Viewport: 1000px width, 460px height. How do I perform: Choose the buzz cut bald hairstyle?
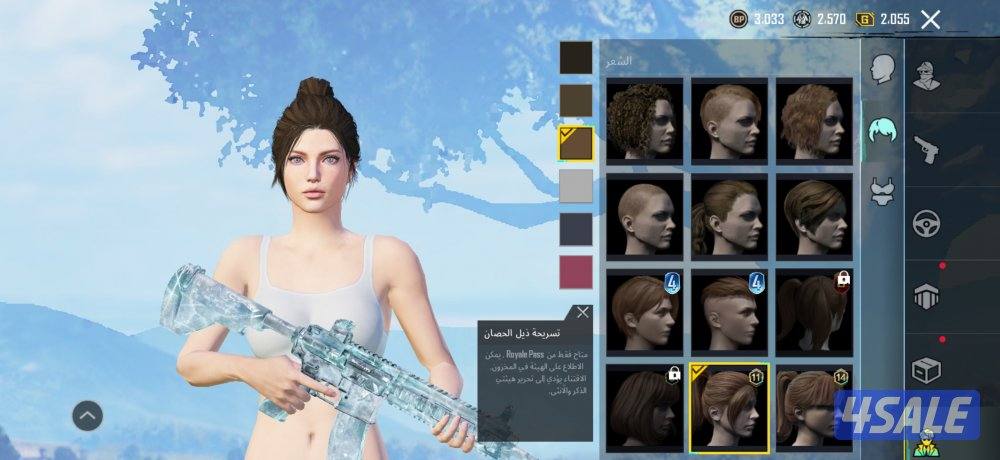[645, 214]
